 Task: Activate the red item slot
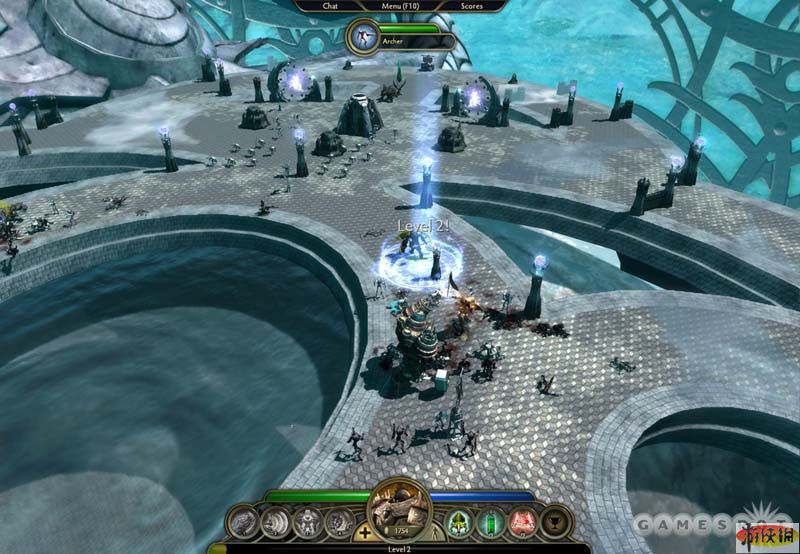522,521
